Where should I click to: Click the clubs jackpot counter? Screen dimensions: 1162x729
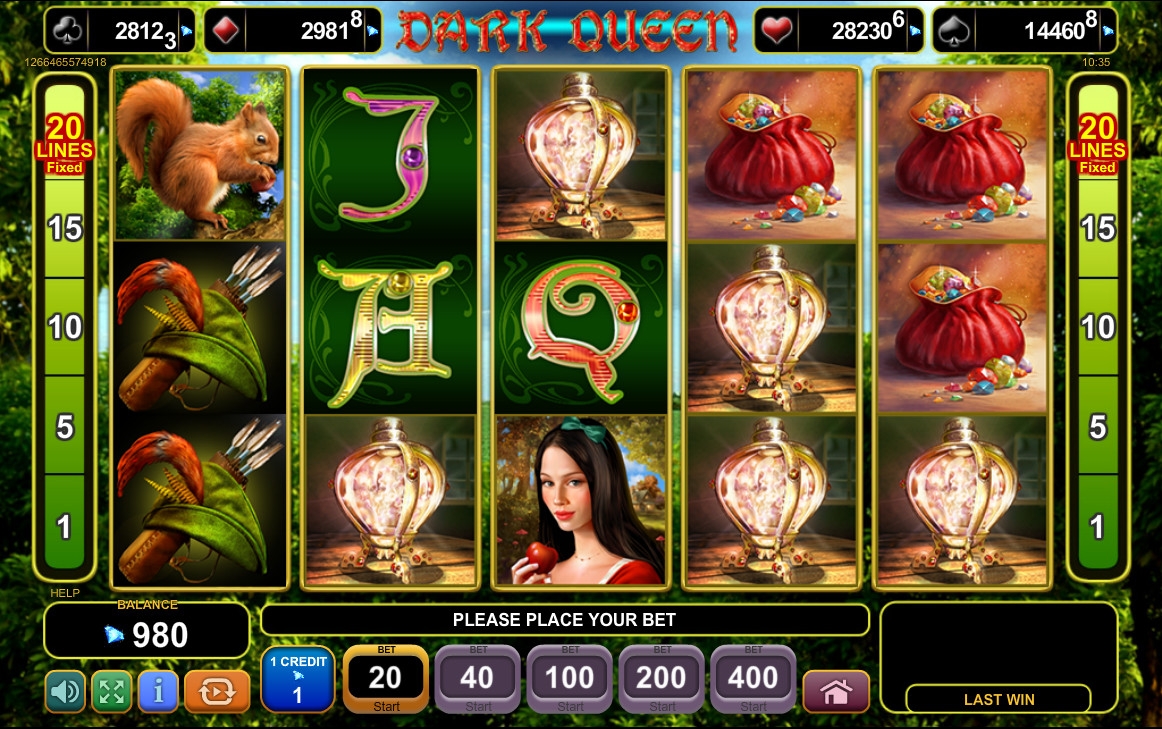pyautogui.click(x=119, y=31)
